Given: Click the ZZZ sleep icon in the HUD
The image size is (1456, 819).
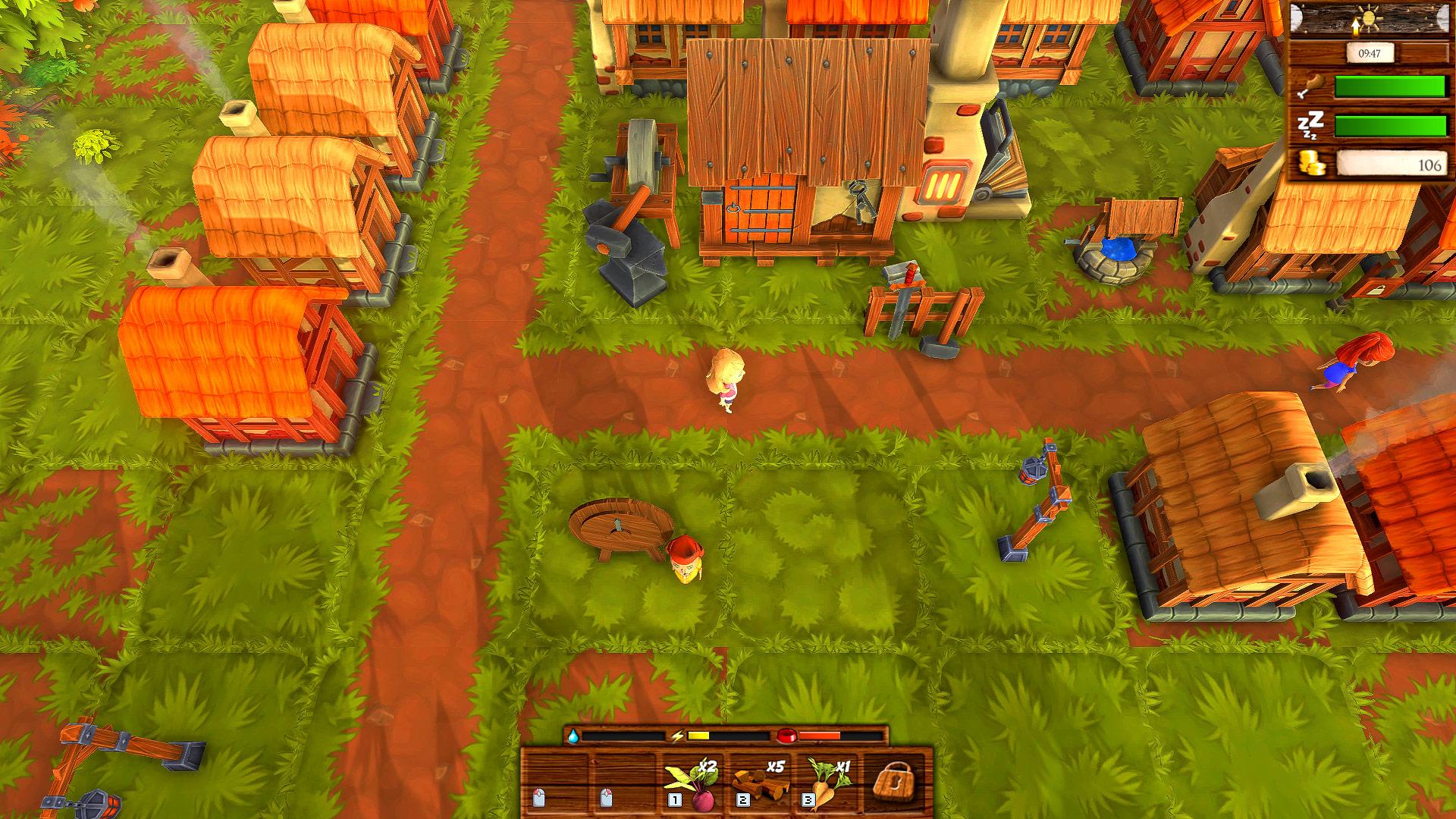Looking at the screenshot, I should [x=1311, y=123].
